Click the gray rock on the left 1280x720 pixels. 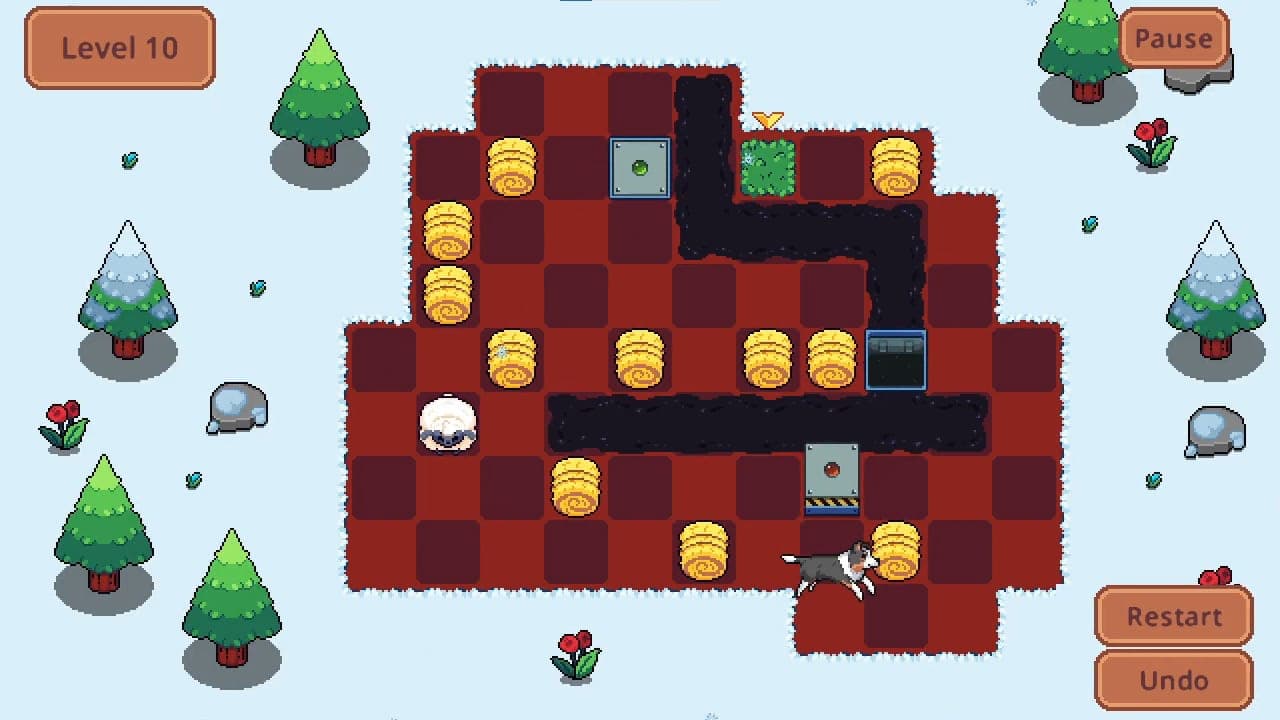pos(235,408)
